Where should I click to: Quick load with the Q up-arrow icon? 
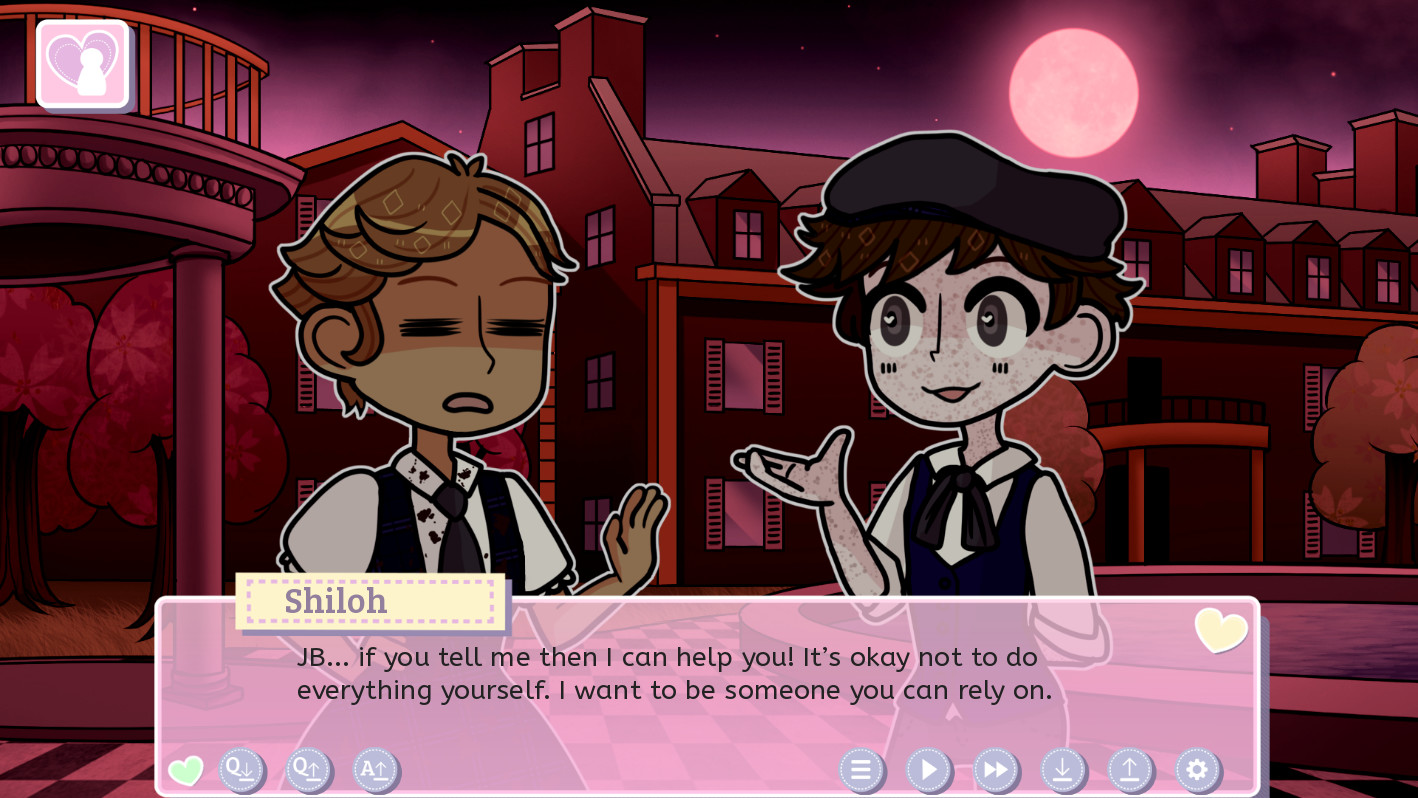pyautogui.click(x=308, y=770)
